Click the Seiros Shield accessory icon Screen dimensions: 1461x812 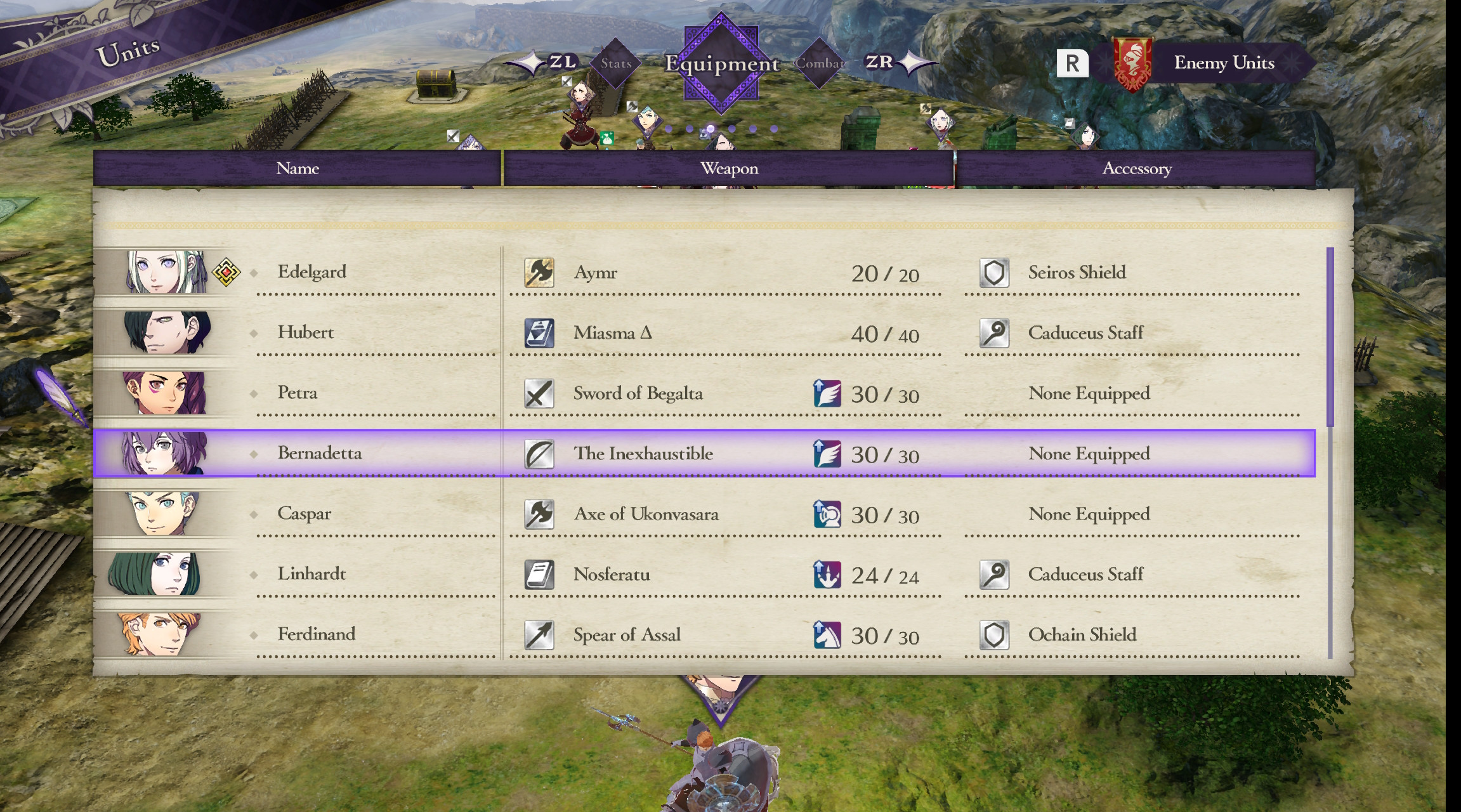[x=994, y=272]
